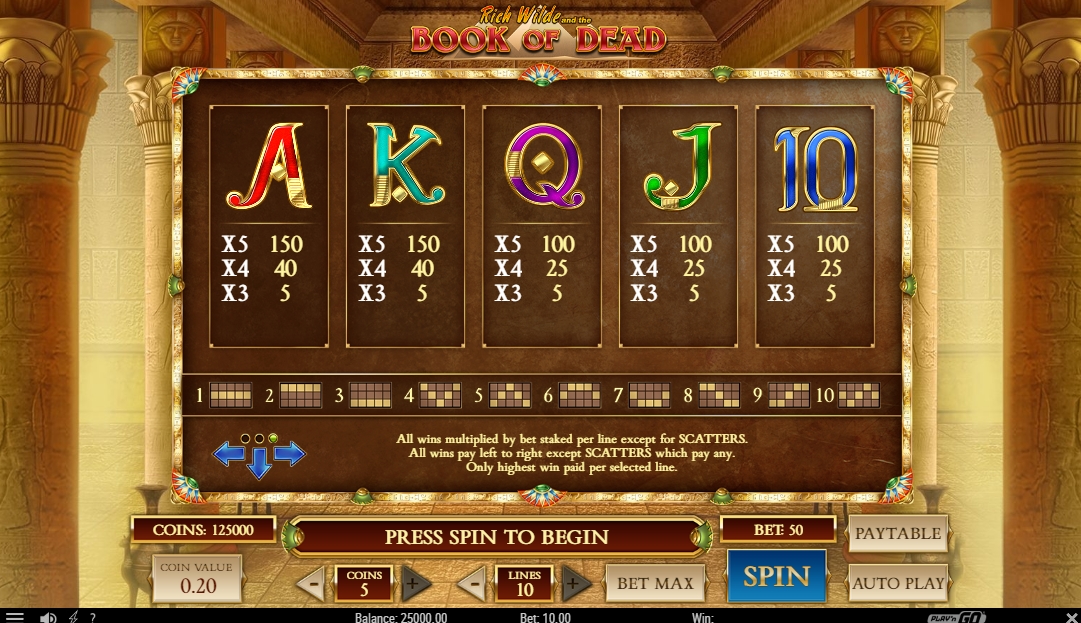Image resolution: width=1081 pixels, height=623 pixels.
Task: Decrease the number of coins
Action: pyautogui.click(x=311, y=583)
